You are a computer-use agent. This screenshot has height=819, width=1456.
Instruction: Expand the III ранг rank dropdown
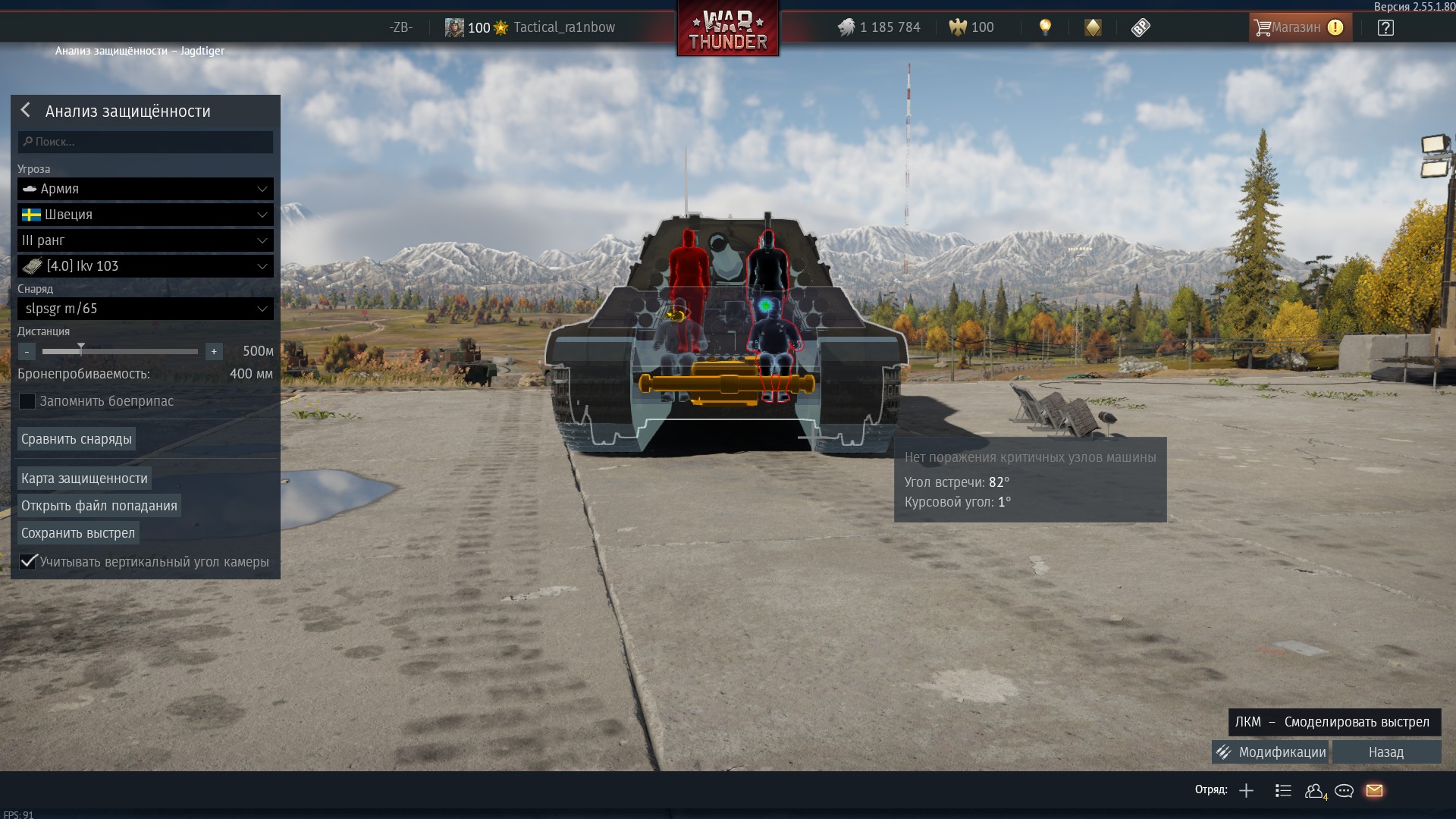click(146, 240)
